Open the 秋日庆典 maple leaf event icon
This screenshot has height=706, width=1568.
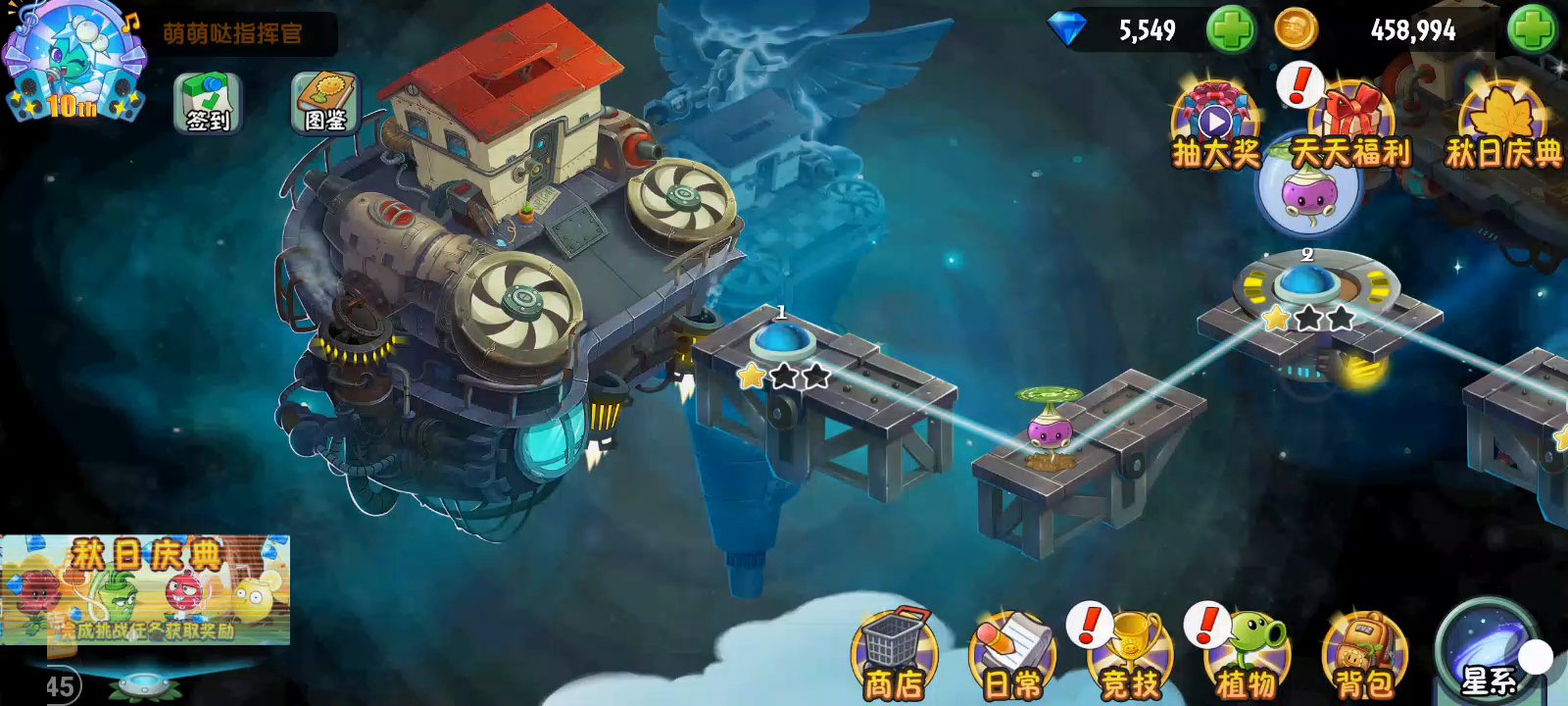[1502, 127]
